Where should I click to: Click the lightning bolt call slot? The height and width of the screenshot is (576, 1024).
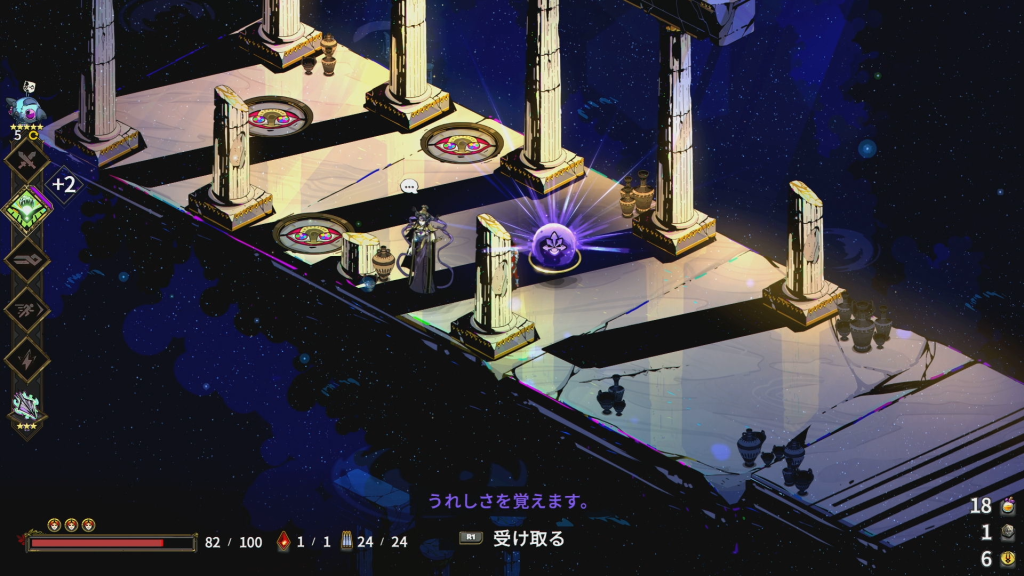[27, 356]
